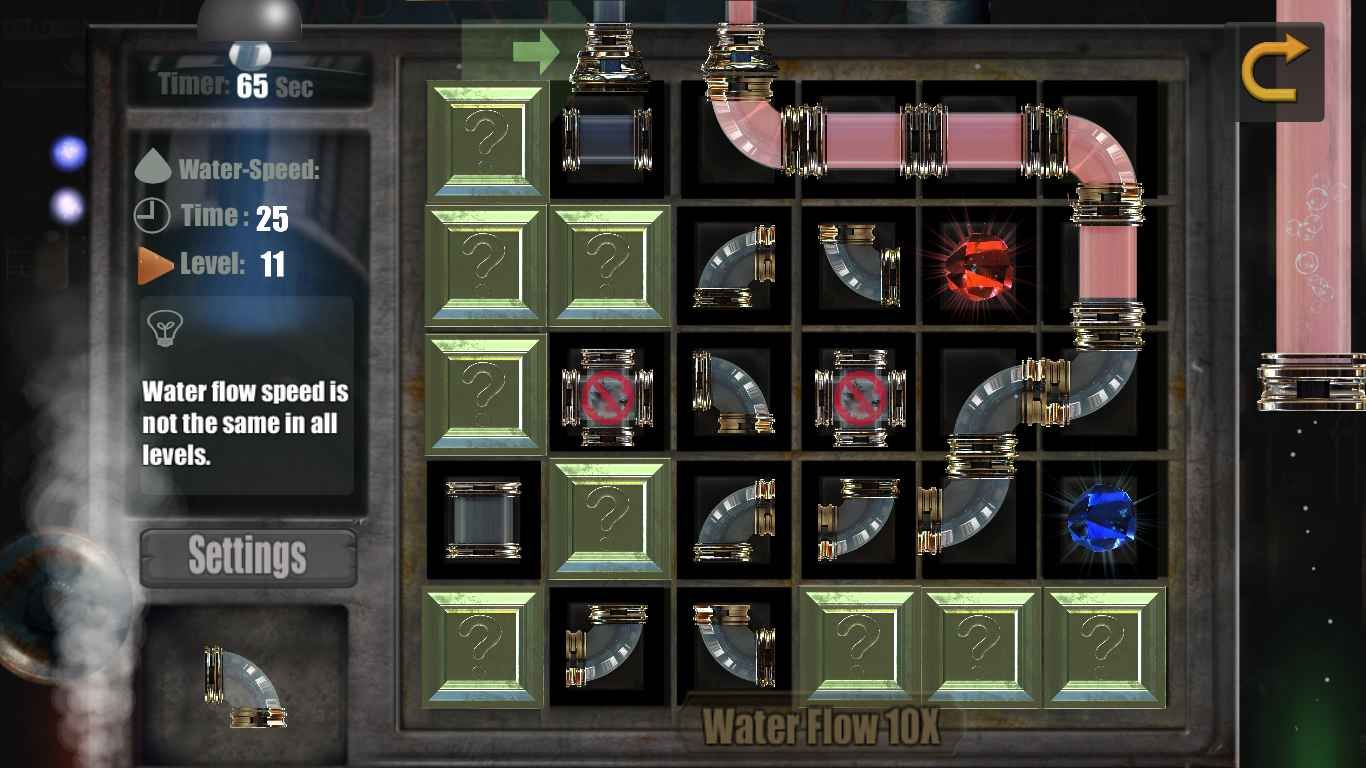Viewport: 1366px width, 768px height.
Task: Click the next pipe piece preview below Settings
Action: [x=245, y=688]
